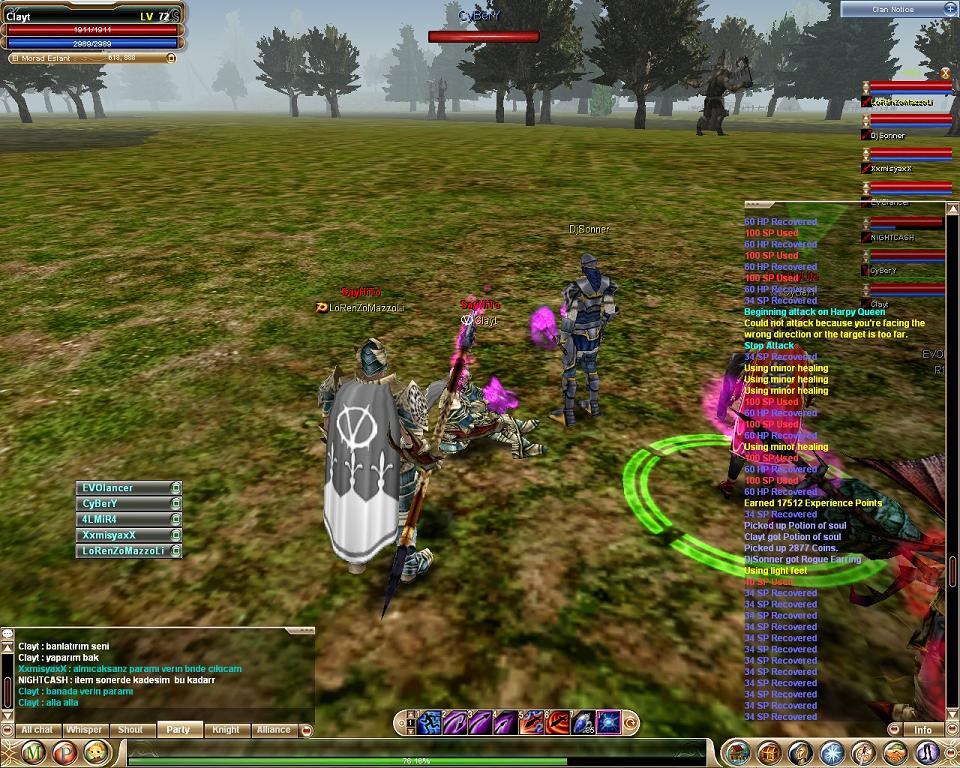Open the Alliance chat tab
960x768 pixels.
pyautogui.click(x=273, y=730)
